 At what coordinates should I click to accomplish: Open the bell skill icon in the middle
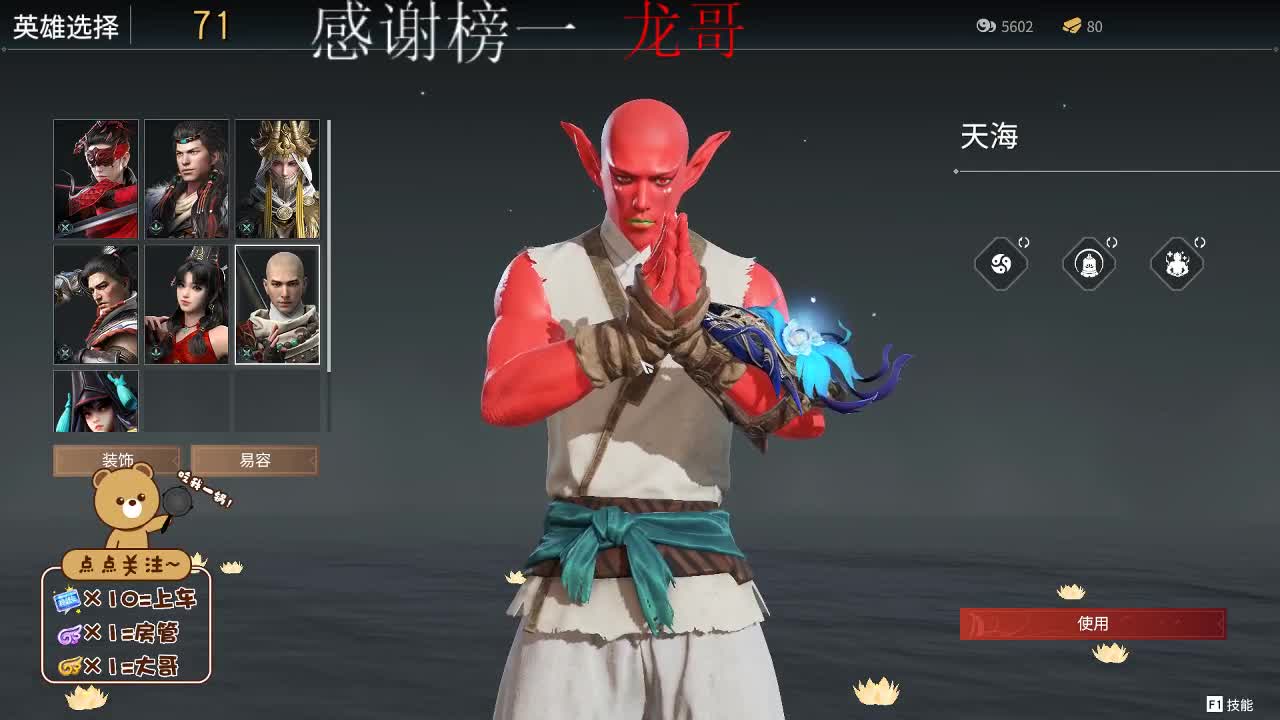point(1089,263)
